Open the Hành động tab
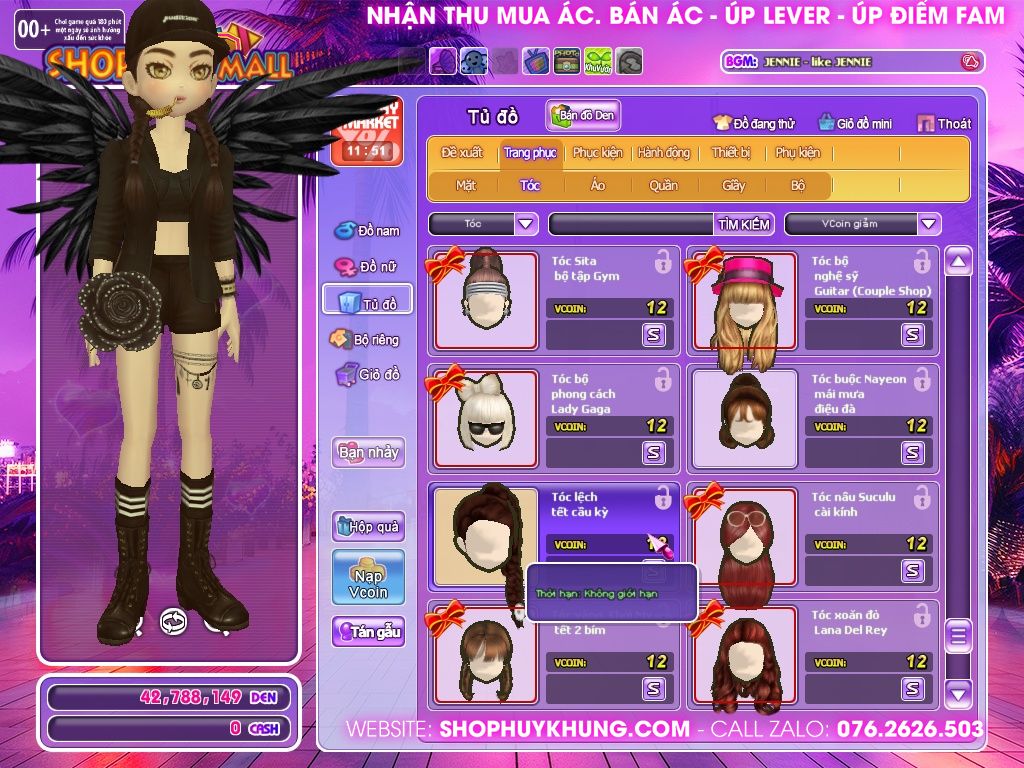The width and height of the screenshot is (1024, 768). coord(664,153)
